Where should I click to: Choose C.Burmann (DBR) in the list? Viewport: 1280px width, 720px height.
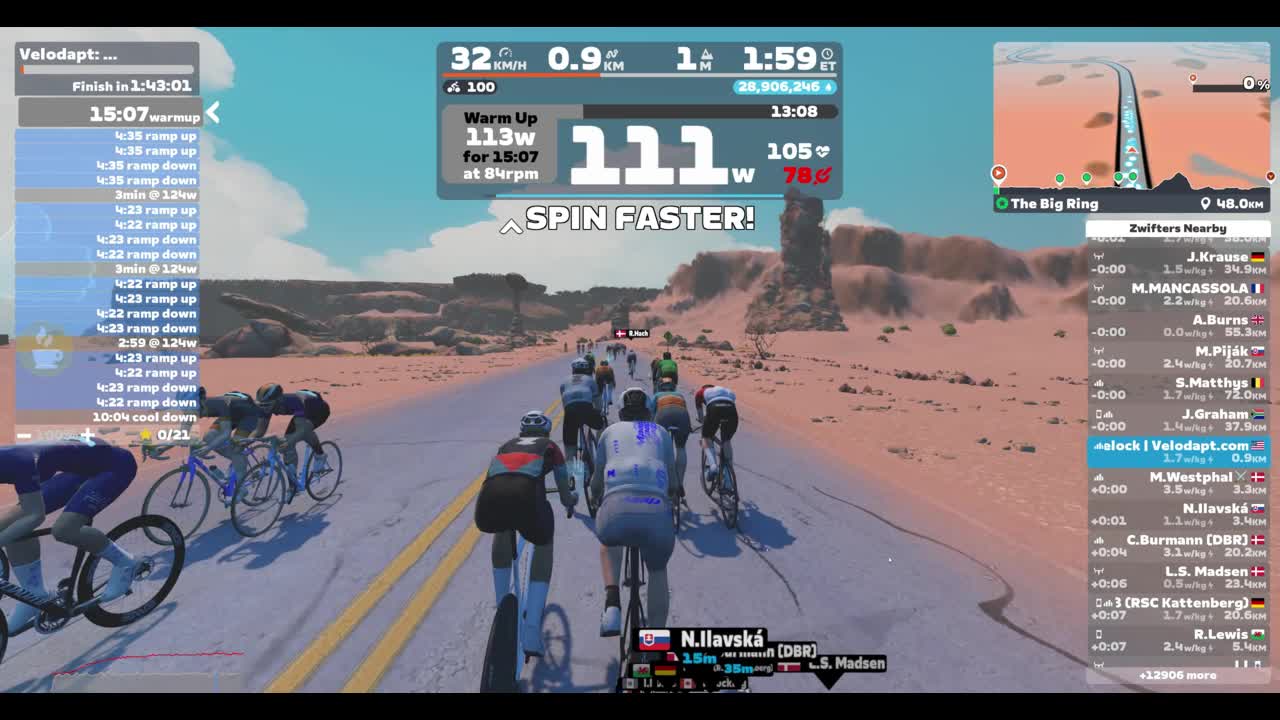coord(1177,546)
